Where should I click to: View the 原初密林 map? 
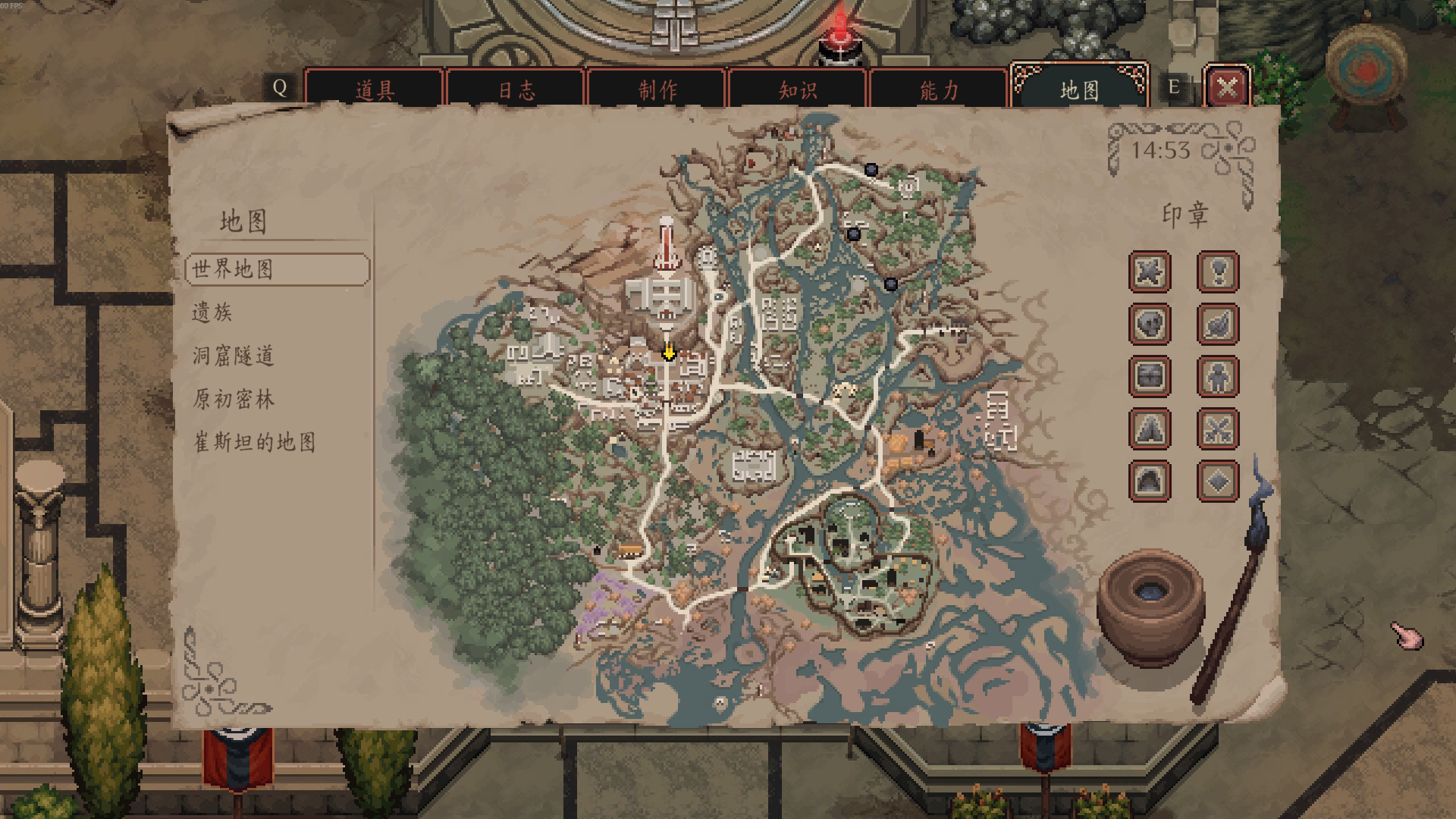coord(234,399)
